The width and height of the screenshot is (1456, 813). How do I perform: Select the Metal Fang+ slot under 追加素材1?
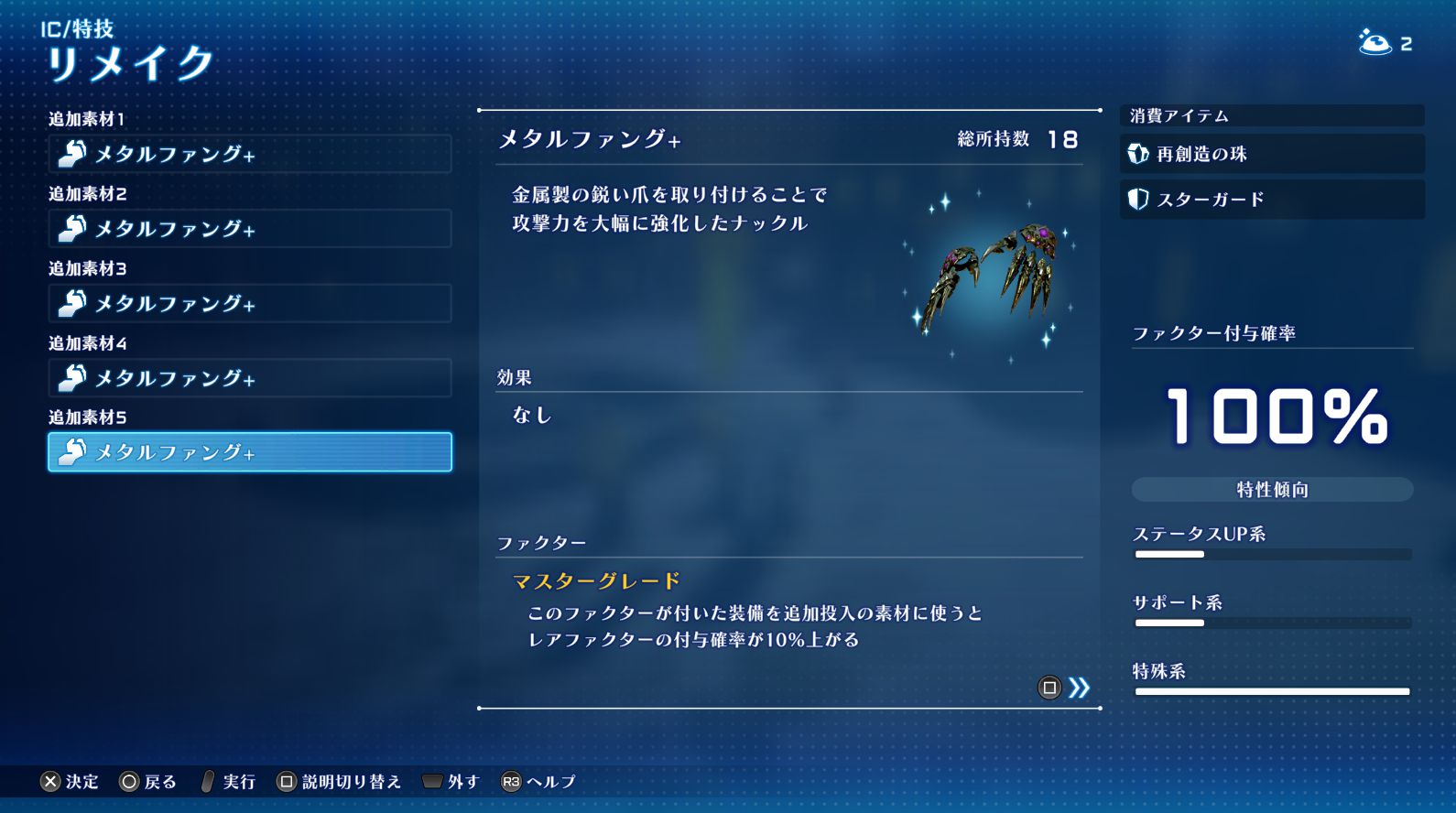249,154
